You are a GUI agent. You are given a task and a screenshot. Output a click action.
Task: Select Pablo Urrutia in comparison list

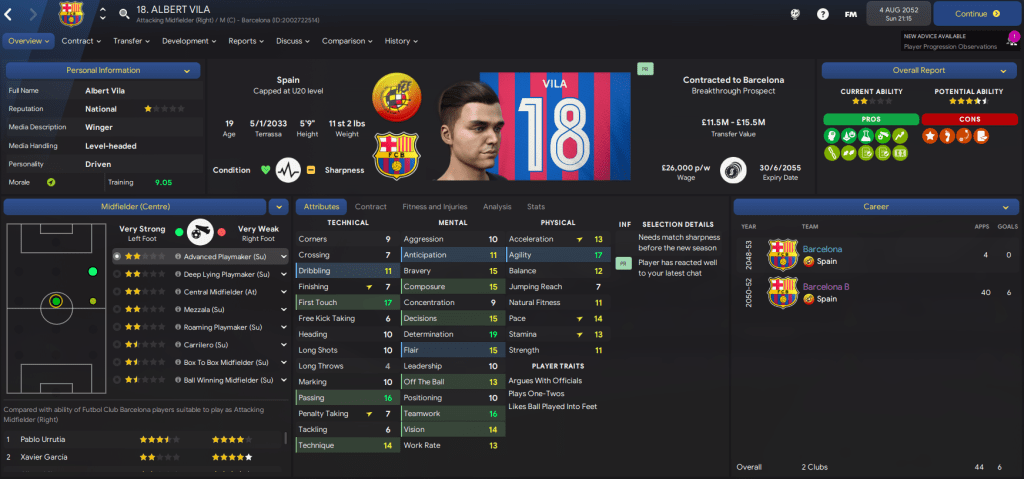pos(42,439)
